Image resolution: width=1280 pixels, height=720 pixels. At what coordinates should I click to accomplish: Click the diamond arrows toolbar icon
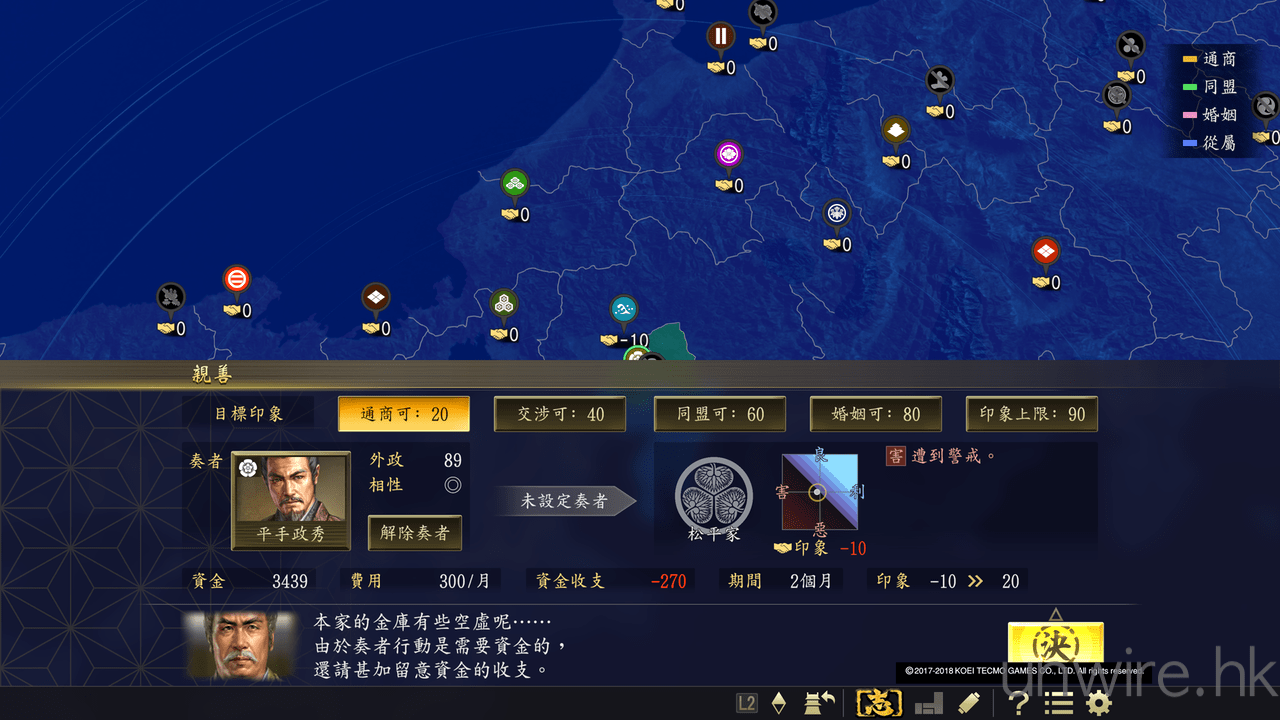pyautogui.click(x=779, y=703)
